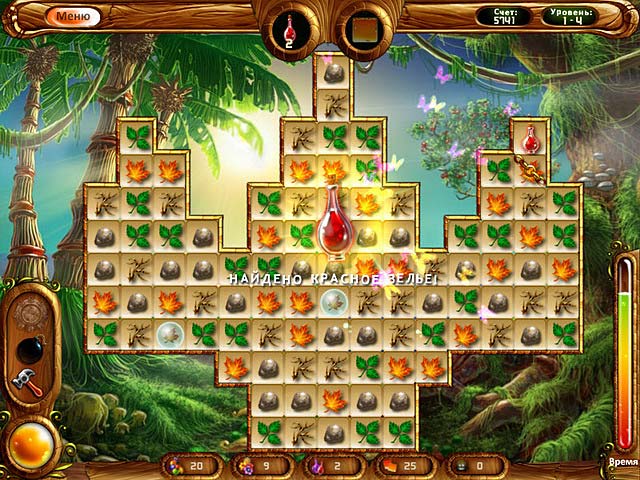Open the Меню button
Image resolution: width=640 pixels, height=480 pixels.
coord(71,16)
